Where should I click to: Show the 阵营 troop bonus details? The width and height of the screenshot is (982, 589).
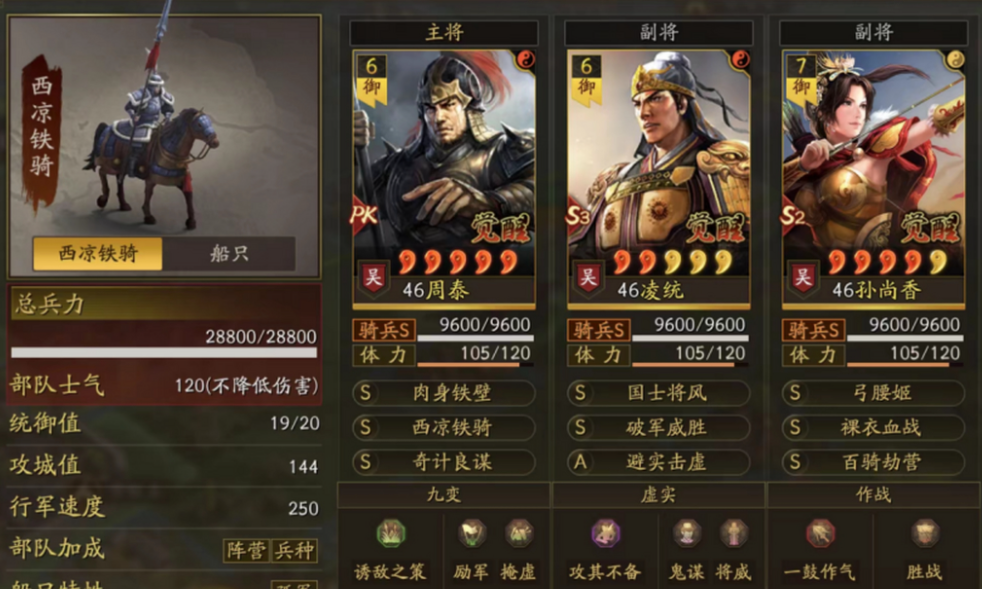[245, 550]
